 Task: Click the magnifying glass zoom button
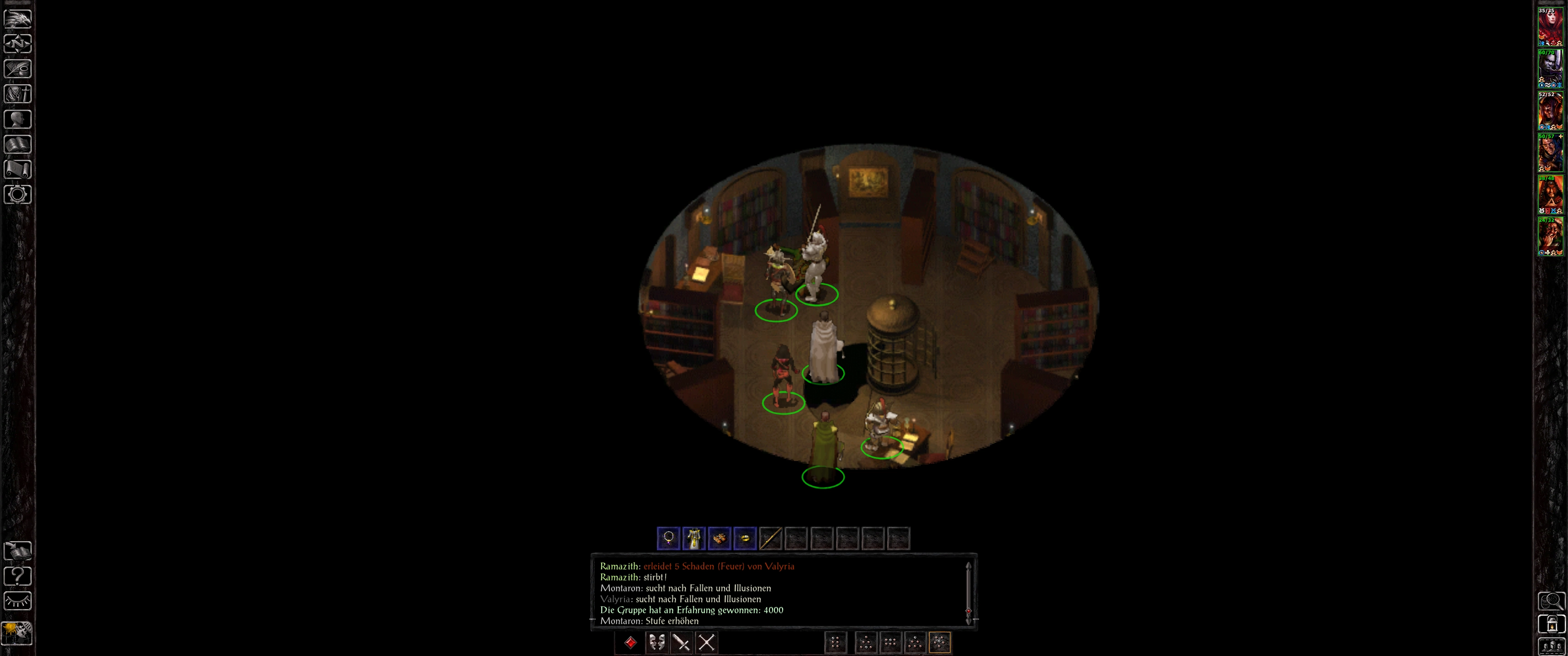[1551, 601]
